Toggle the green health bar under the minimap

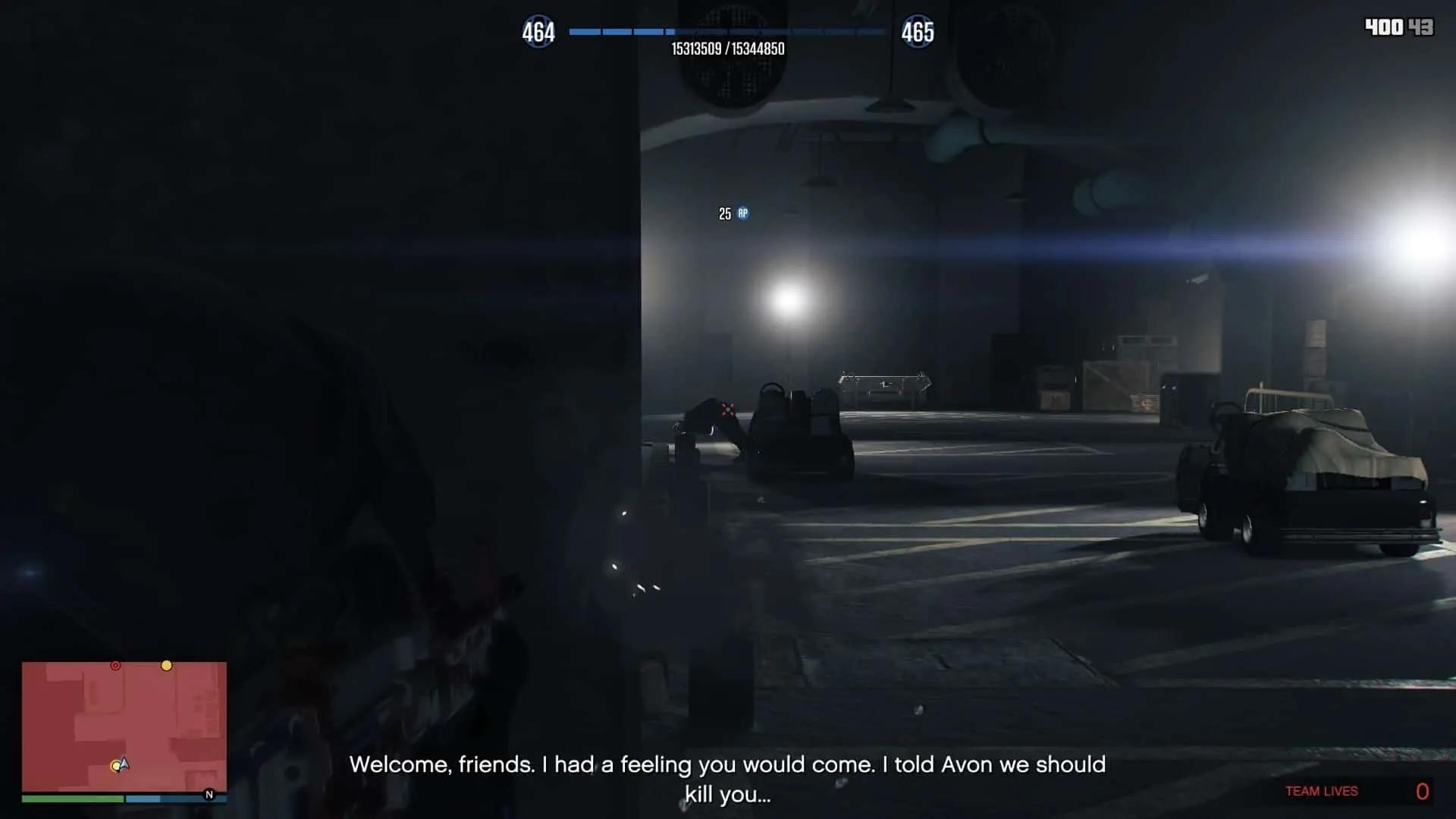pos(72,800)
